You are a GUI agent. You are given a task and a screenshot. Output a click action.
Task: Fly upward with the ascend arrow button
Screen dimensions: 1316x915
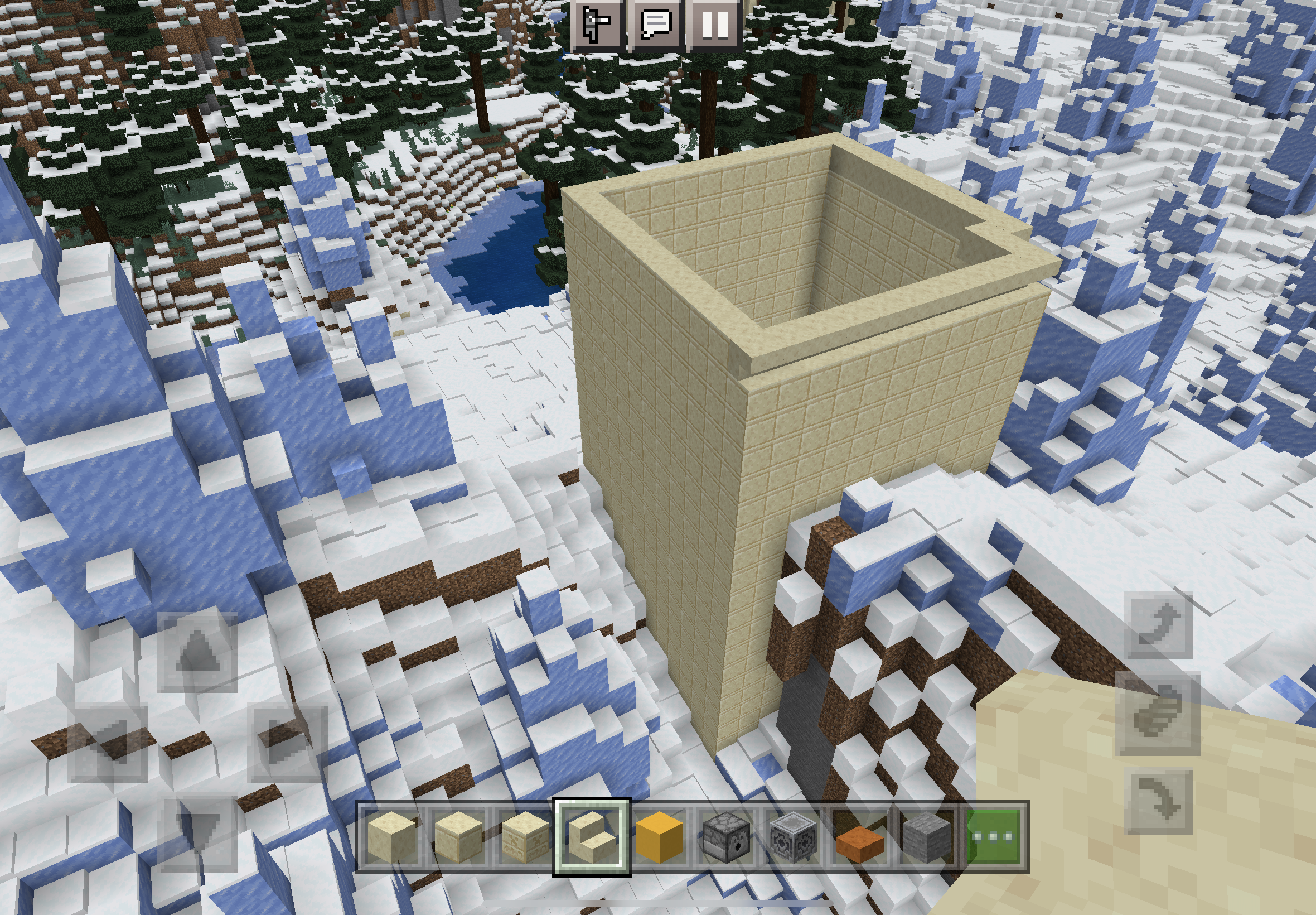point(1158,625)
